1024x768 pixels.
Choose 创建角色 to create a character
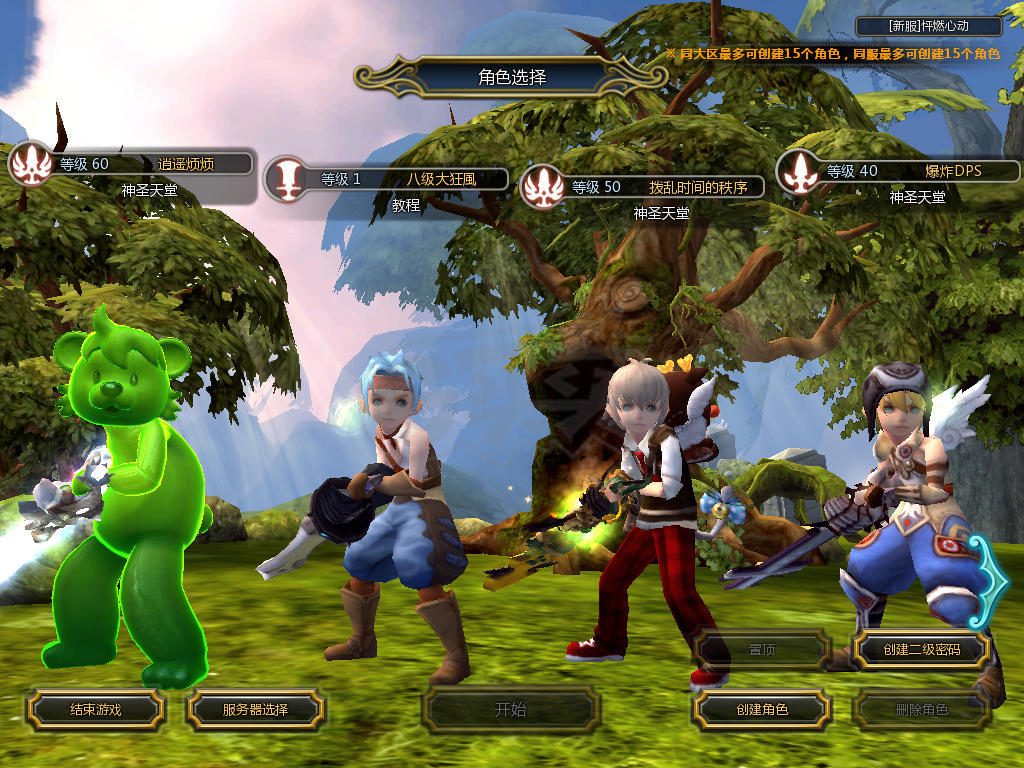pyautogui.click(x=761, y=710)
